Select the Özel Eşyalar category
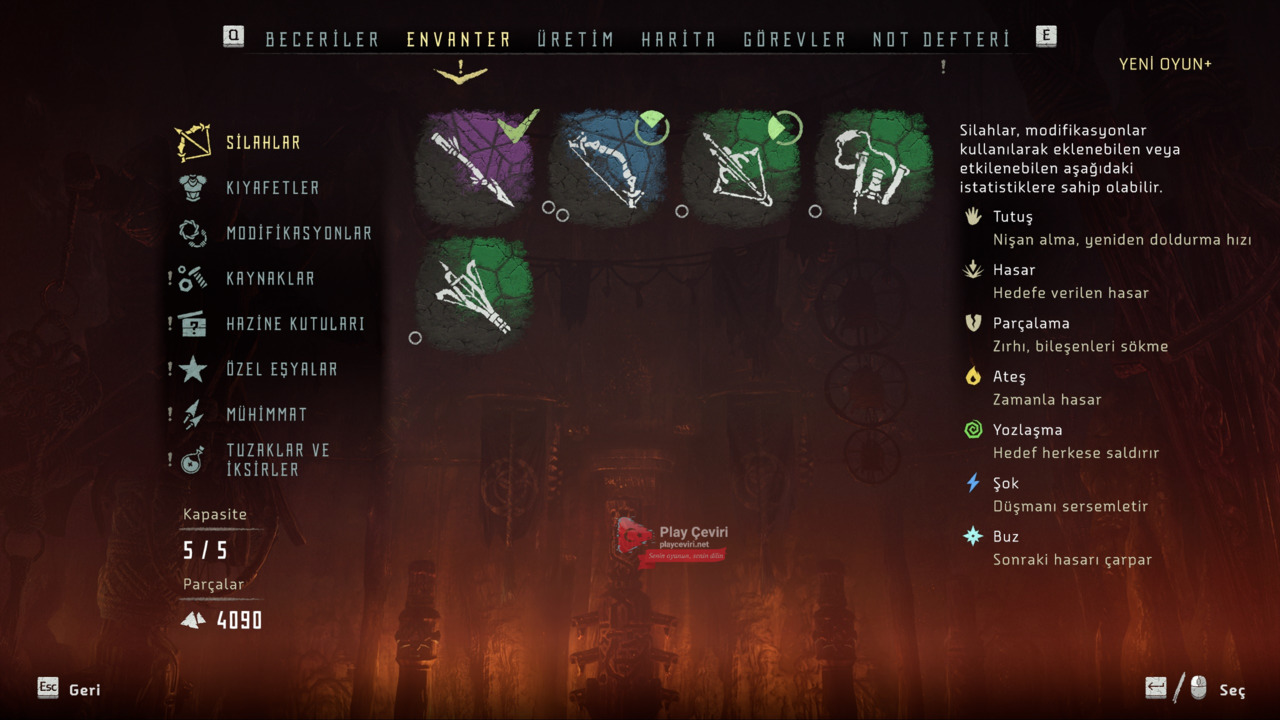1280x720 pixels. point(281,369)
